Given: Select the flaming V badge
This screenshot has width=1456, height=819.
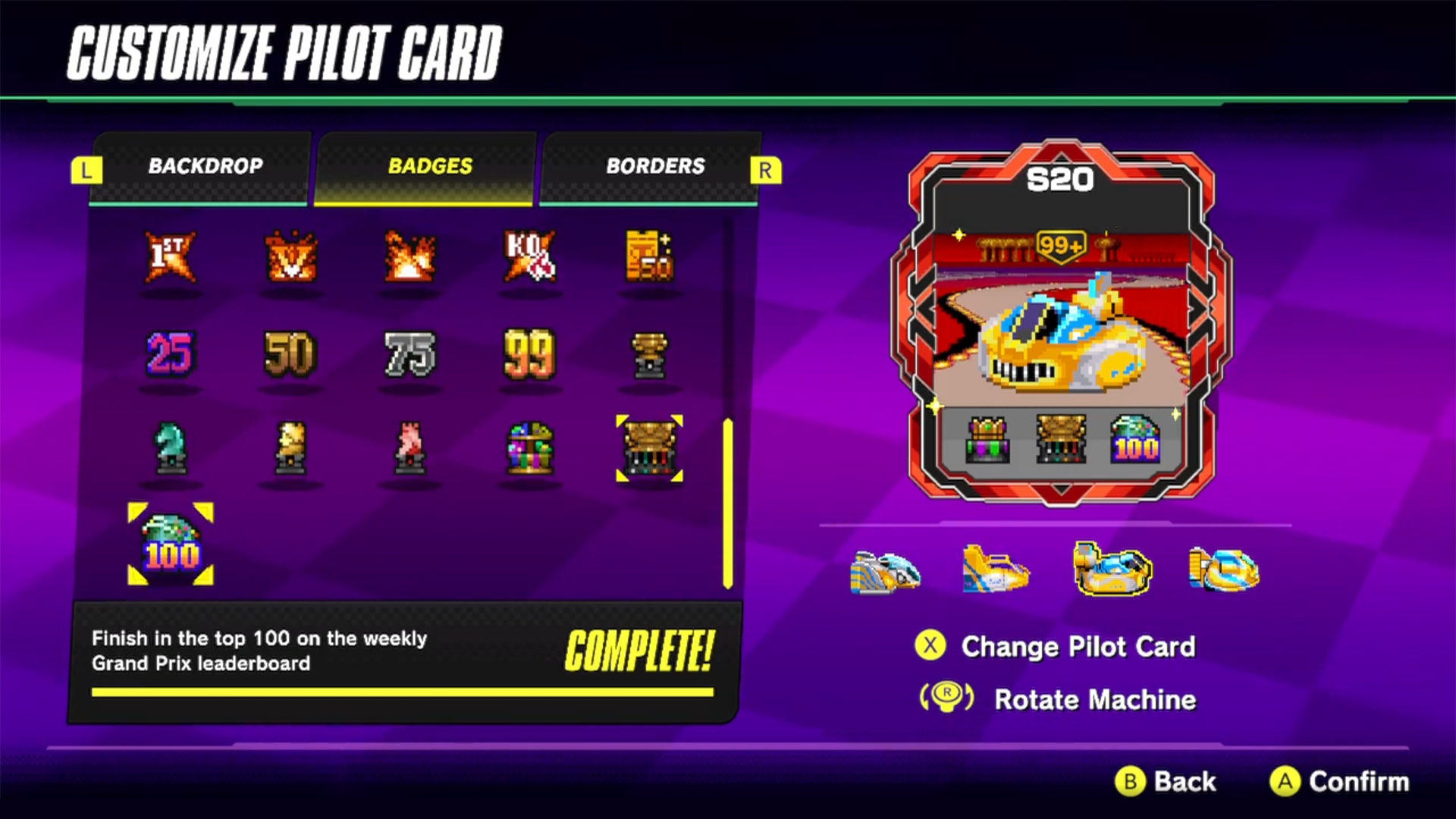Looking at the screenshot, I should click(290, 258).
